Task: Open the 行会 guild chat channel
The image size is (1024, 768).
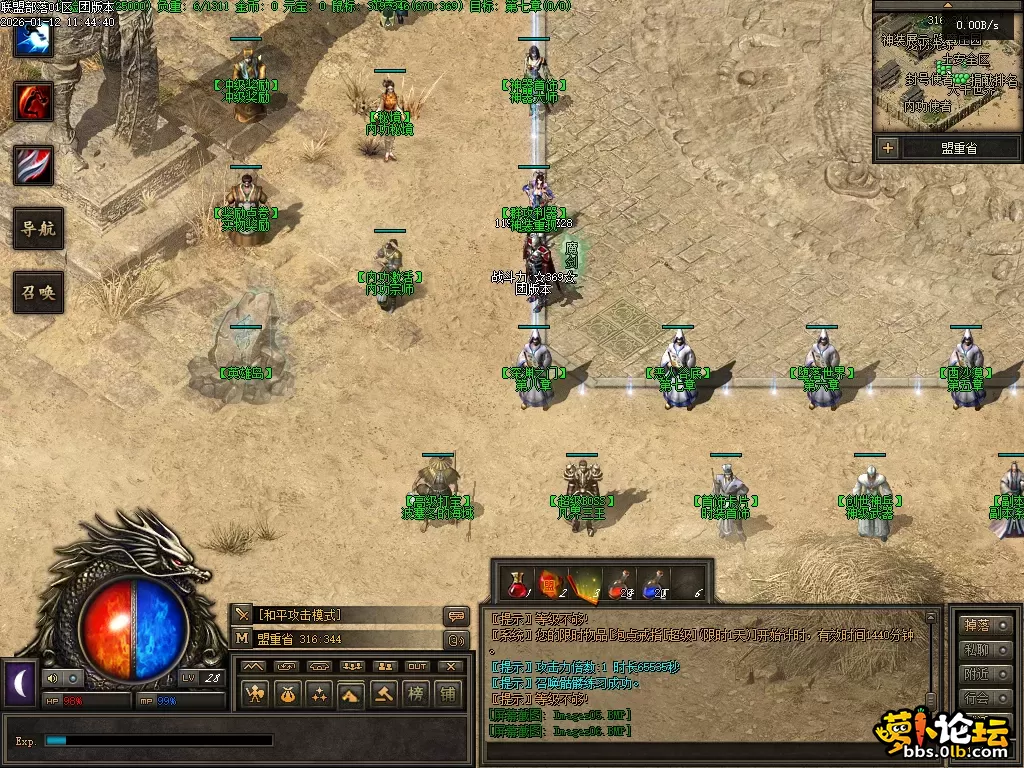Action: [975, 697]
